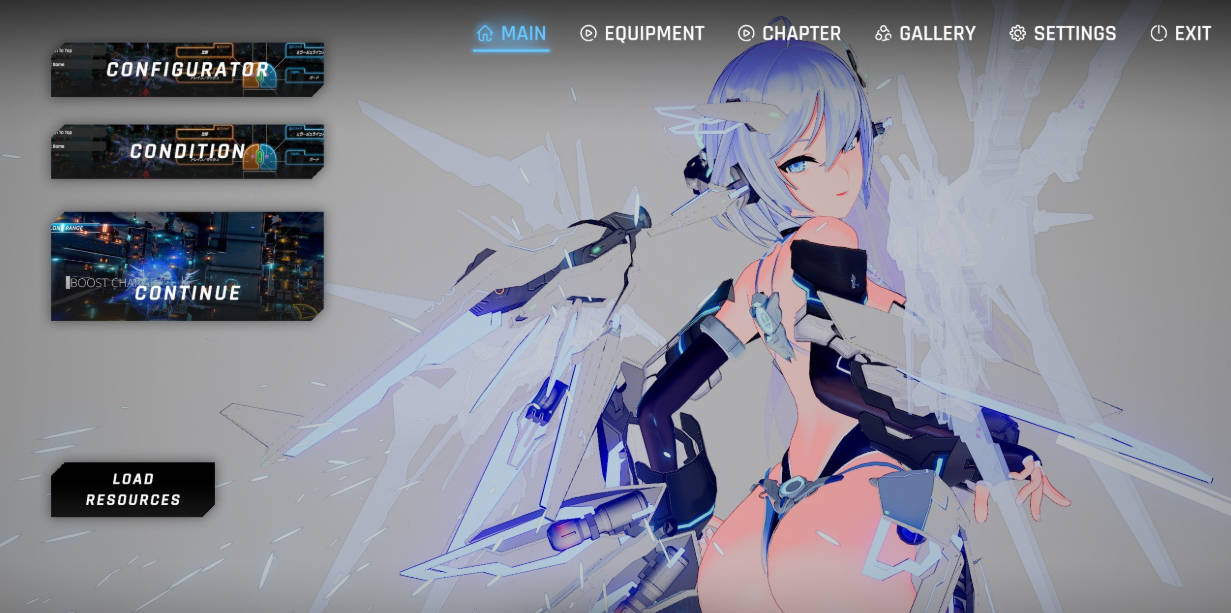Open the Equipment tab
Image resolution: width=1231 pixels, height=613 pixels.
coord(642,33)
